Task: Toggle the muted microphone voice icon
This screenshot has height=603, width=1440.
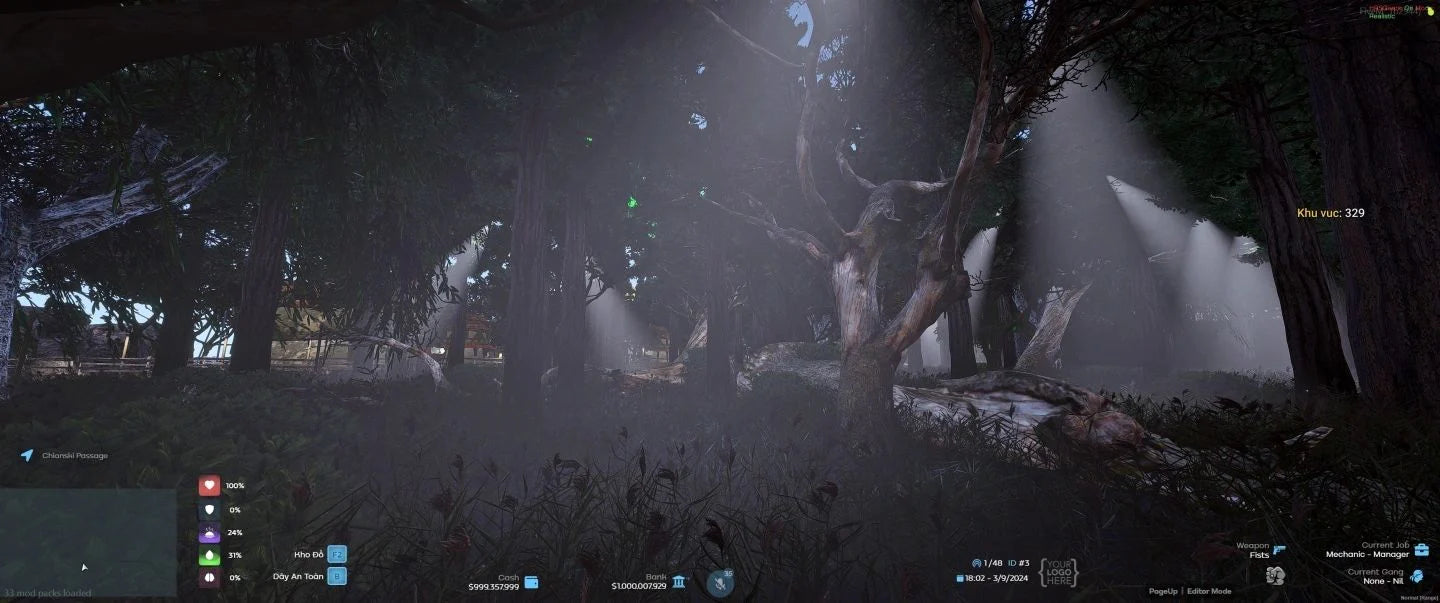Action: point(719,583)
